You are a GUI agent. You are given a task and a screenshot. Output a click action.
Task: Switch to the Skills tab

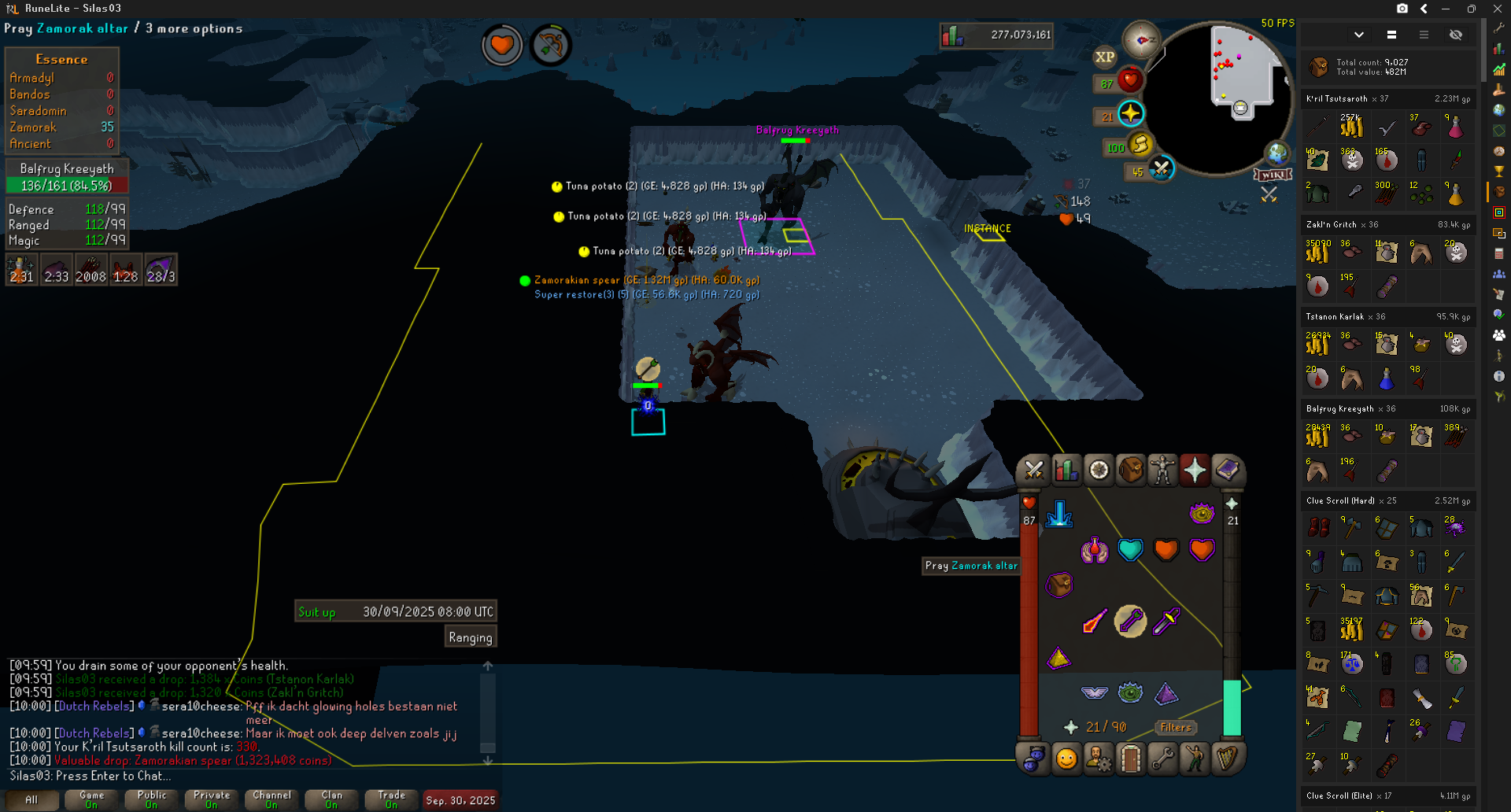1066,471
